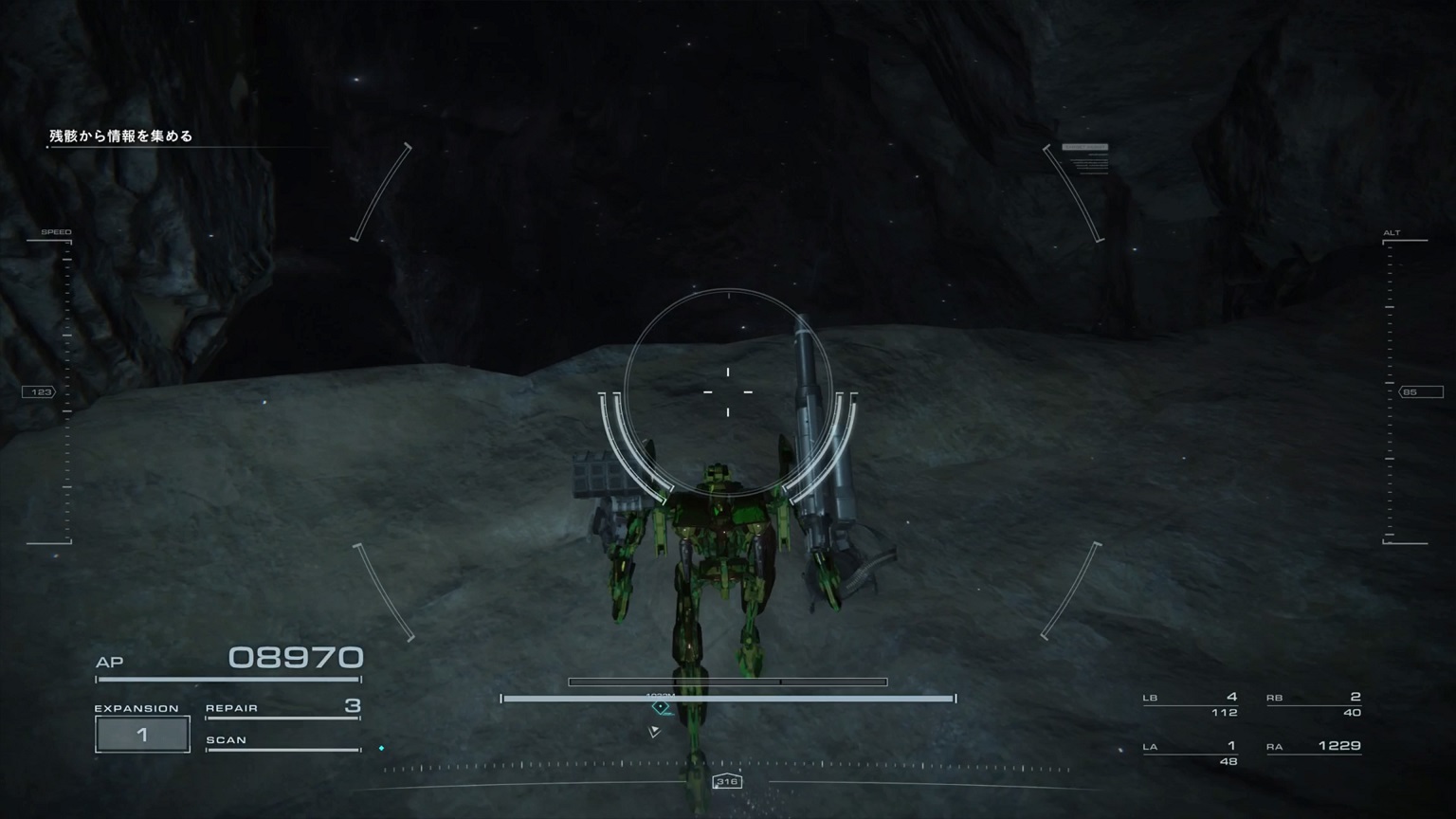
Task: Use the REPAIR kit entry
Action: (x=282, y=707)
